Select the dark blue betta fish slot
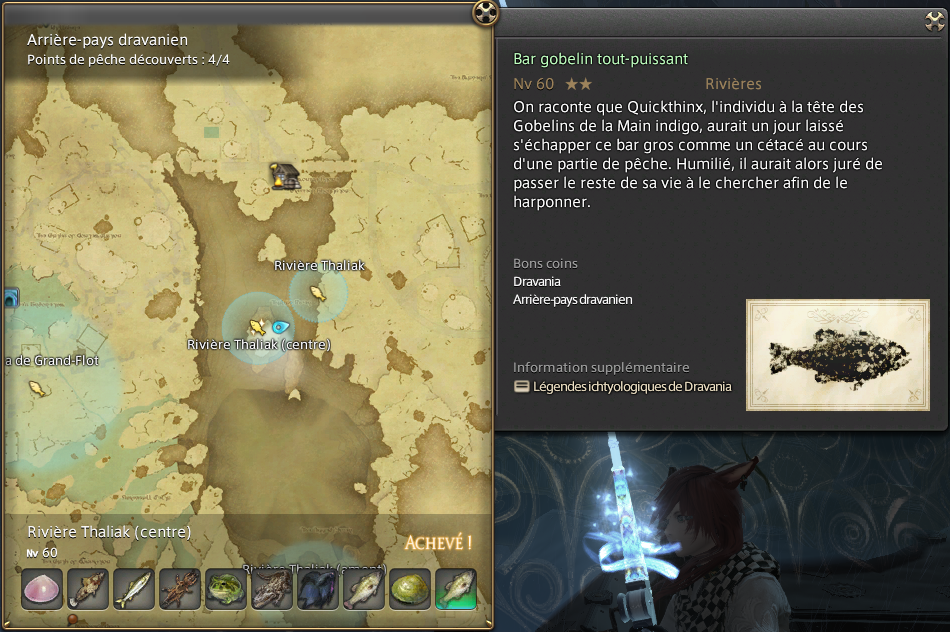 [318, 590]
